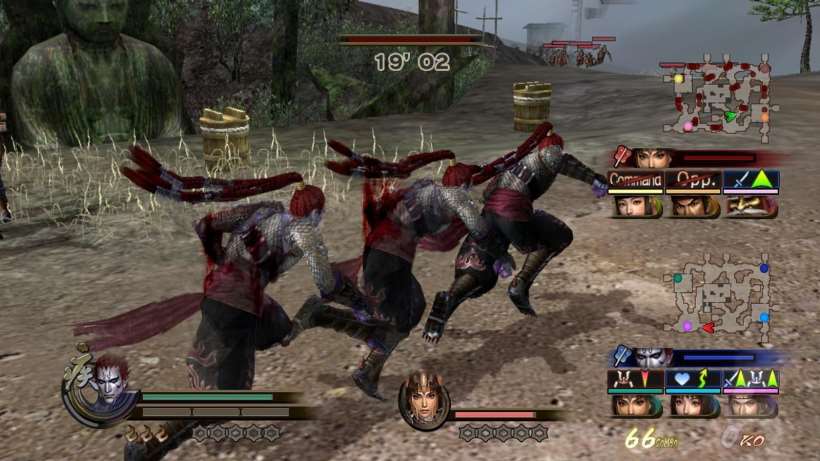Click the pink marker on enemy minimap
The image size is (820, 461).
(687, 126)
